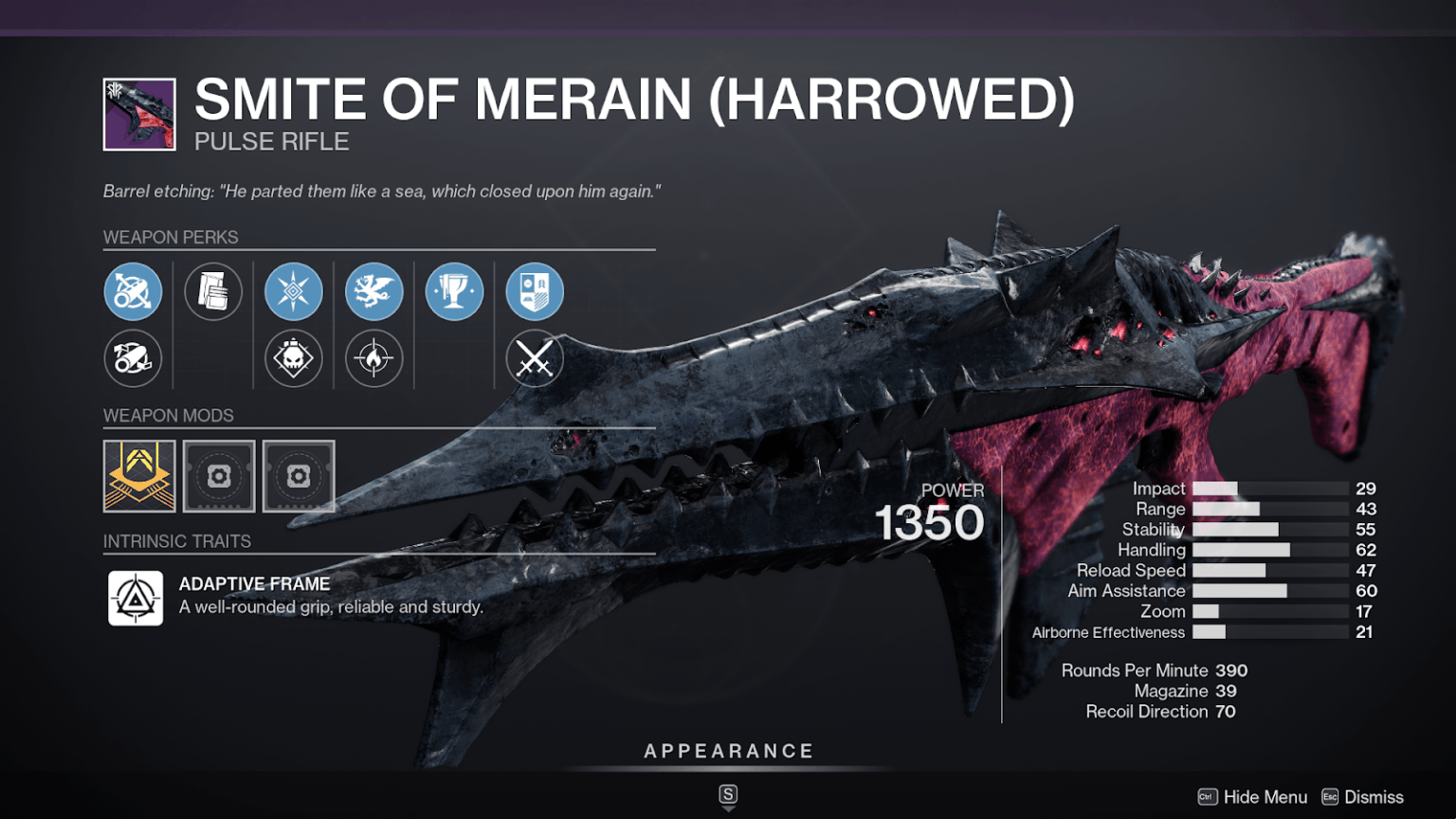Open the Hide Menu option

click(1265, 796)
